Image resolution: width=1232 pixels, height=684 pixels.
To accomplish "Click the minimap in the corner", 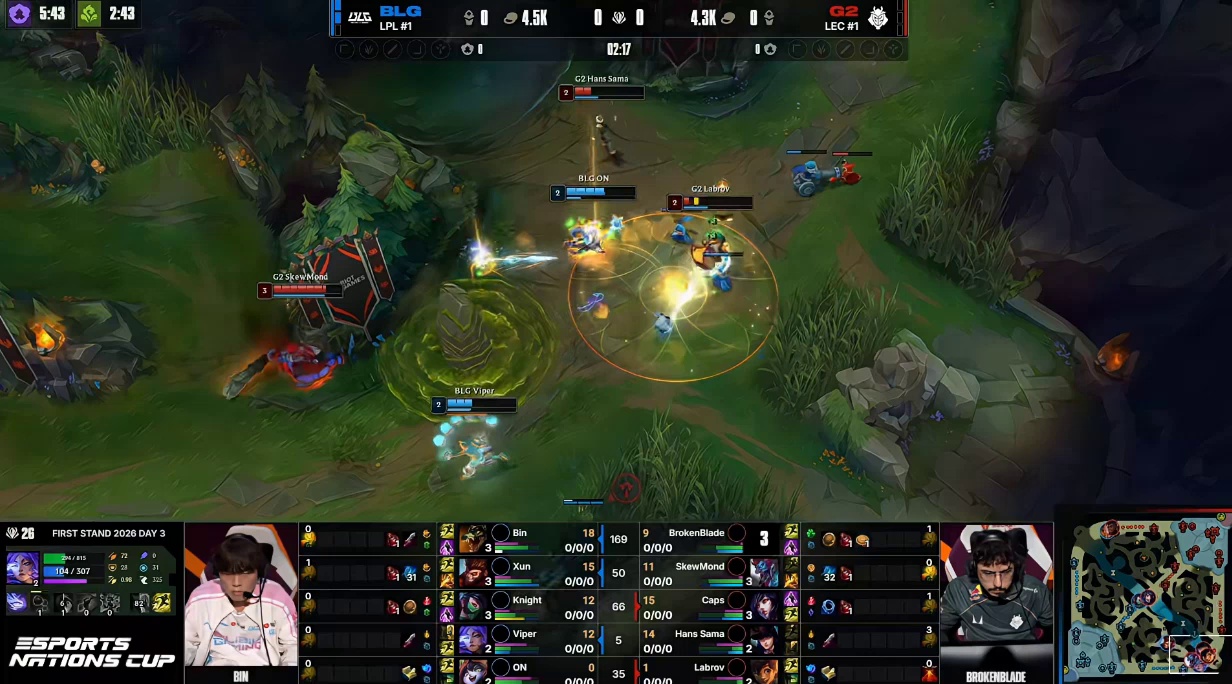I will 1148,598.
